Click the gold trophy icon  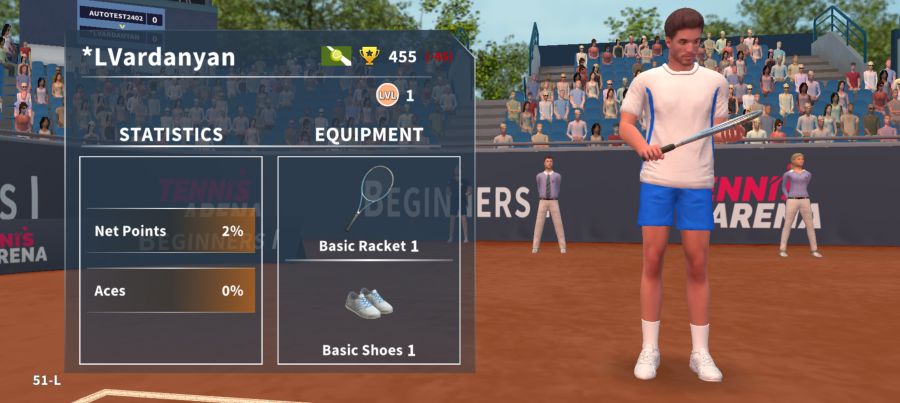pyautogui.click(x=370, y=56)
